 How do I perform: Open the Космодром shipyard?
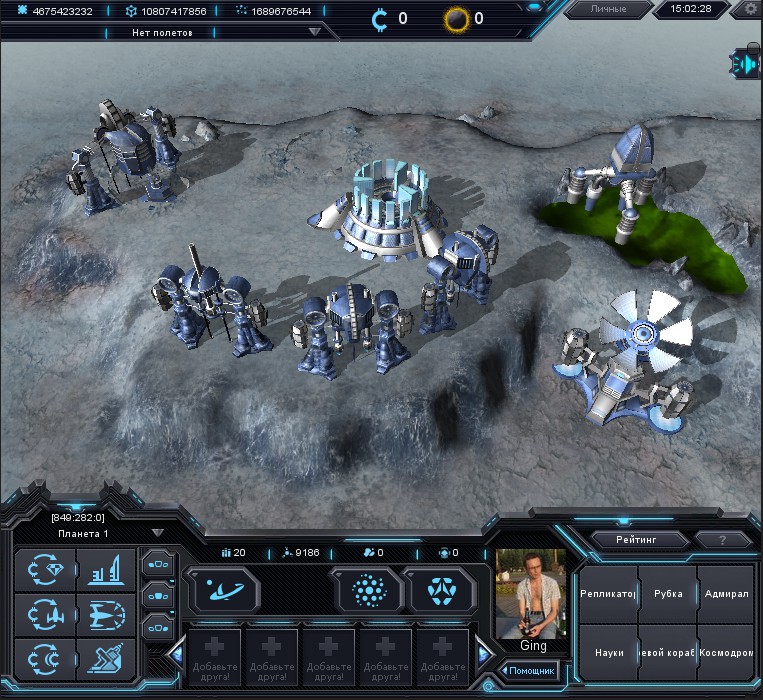point(727,652)
